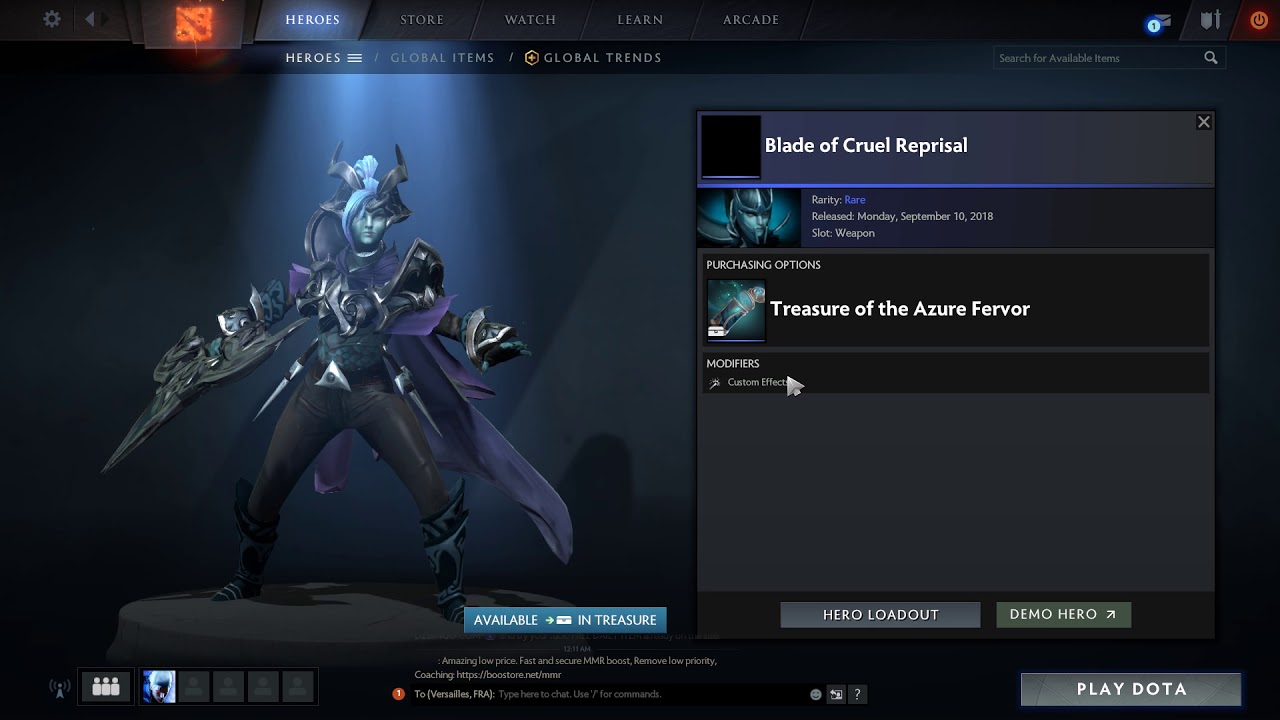Launch Demo Hero mode
This screenshot has height=720, width=1280.
pos(1063,615)
